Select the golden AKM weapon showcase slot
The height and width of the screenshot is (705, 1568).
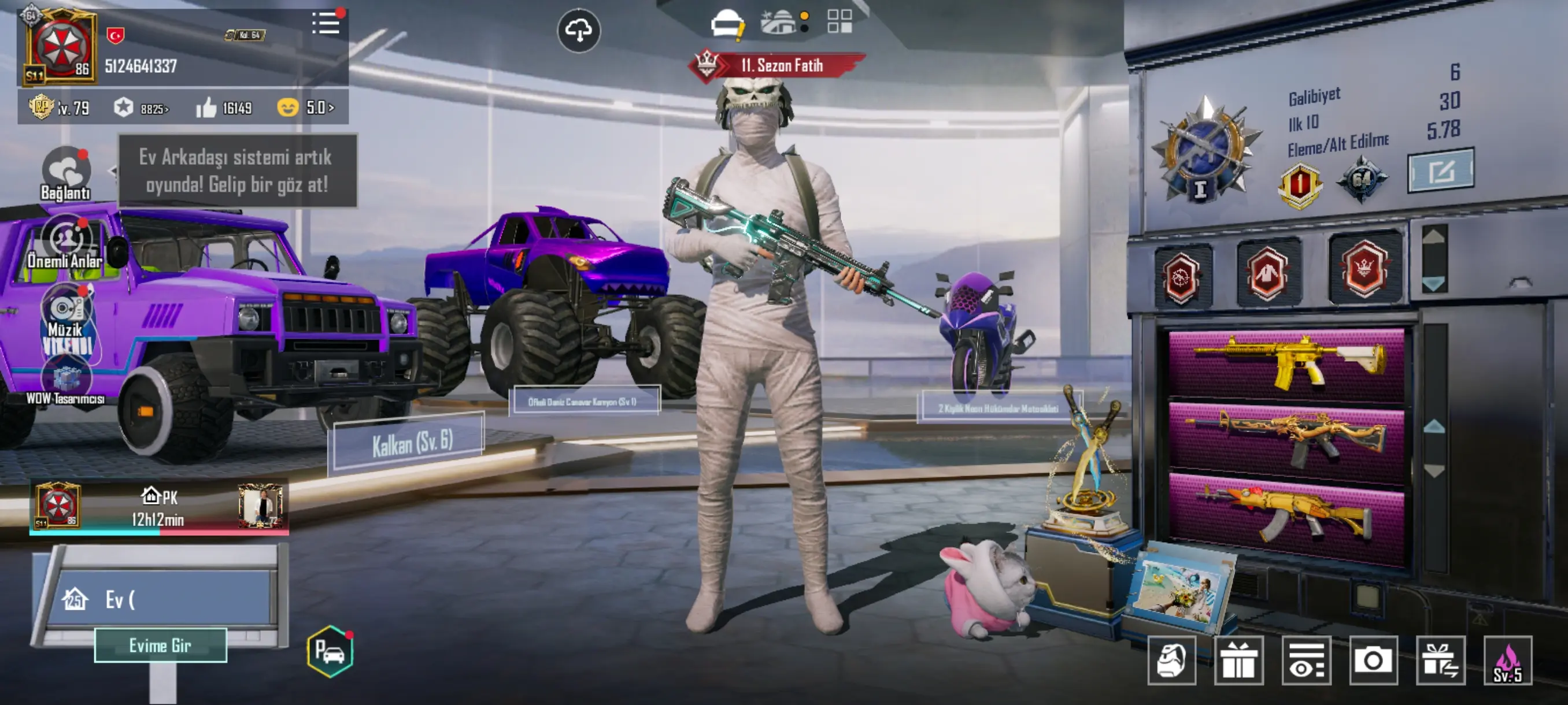[x=1286, y=513]
